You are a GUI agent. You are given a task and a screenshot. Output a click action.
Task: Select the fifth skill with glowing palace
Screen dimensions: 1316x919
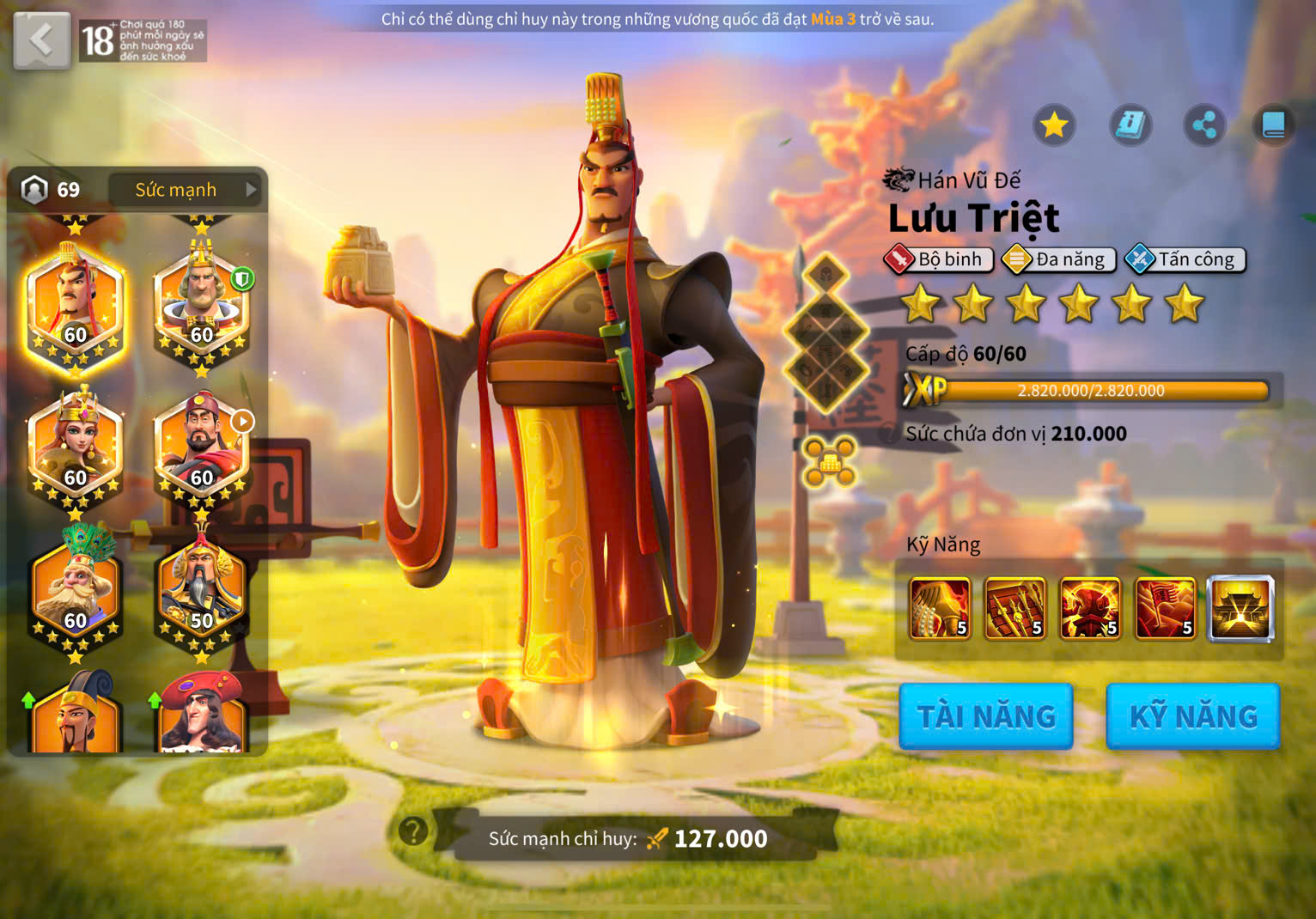pos(1240,609)
